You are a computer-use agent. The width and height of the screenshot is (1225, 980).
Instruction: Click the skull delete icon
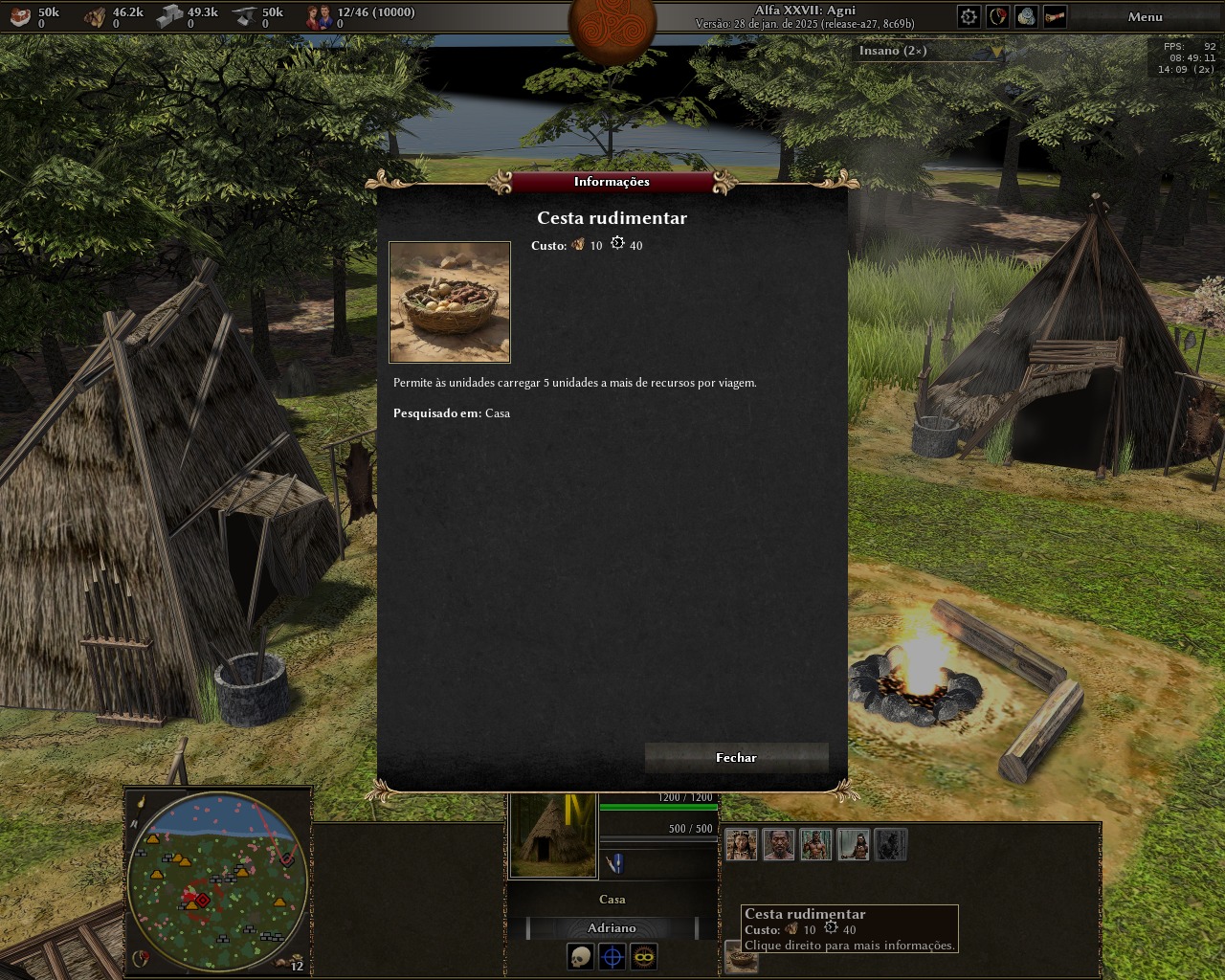(x=581, y=956)
